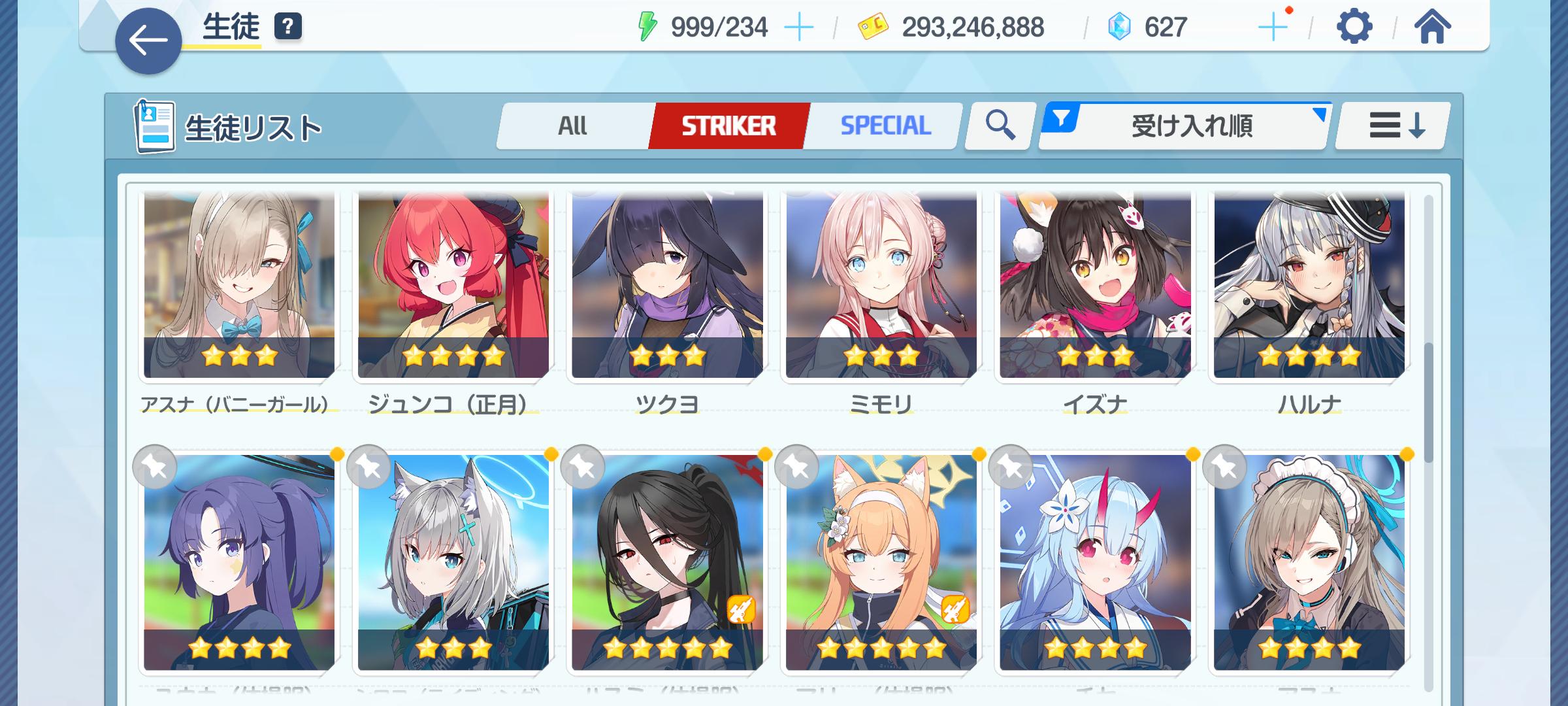Select student アスナ（バニーガール）
The image size is (1568, 706).
pos(239,288)
